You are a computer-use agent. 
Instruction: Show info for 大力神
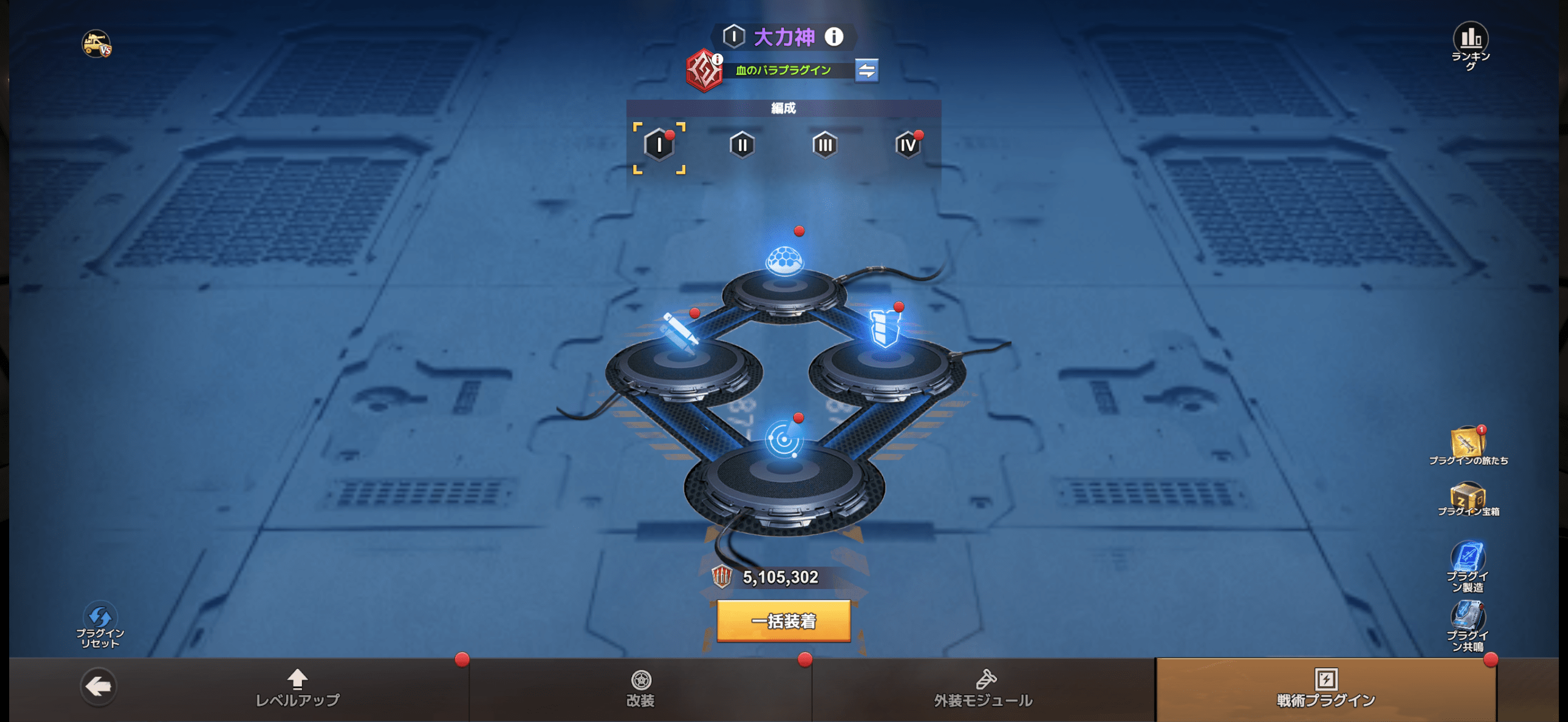pos(834,37)
